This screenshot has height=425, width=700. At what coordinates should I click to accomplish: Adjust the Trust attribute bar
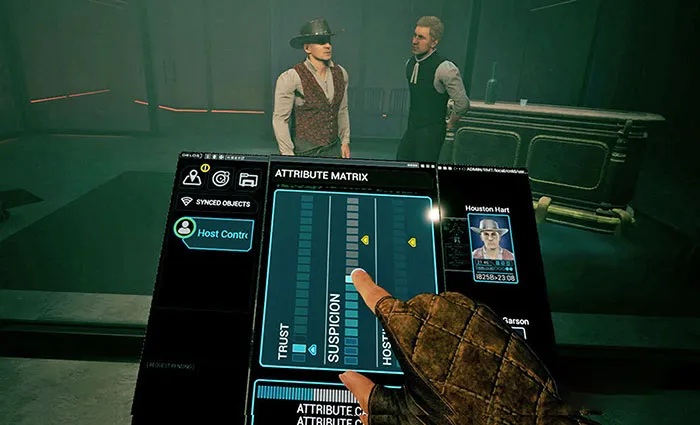303,280
